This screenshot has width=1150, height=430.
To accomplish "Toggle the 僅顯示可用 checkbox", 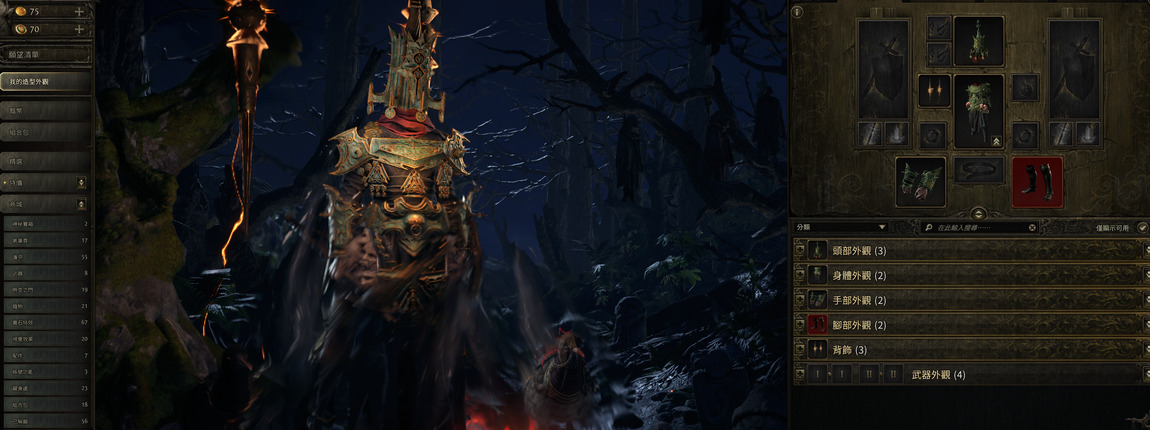I will (x=1142, y=228).
